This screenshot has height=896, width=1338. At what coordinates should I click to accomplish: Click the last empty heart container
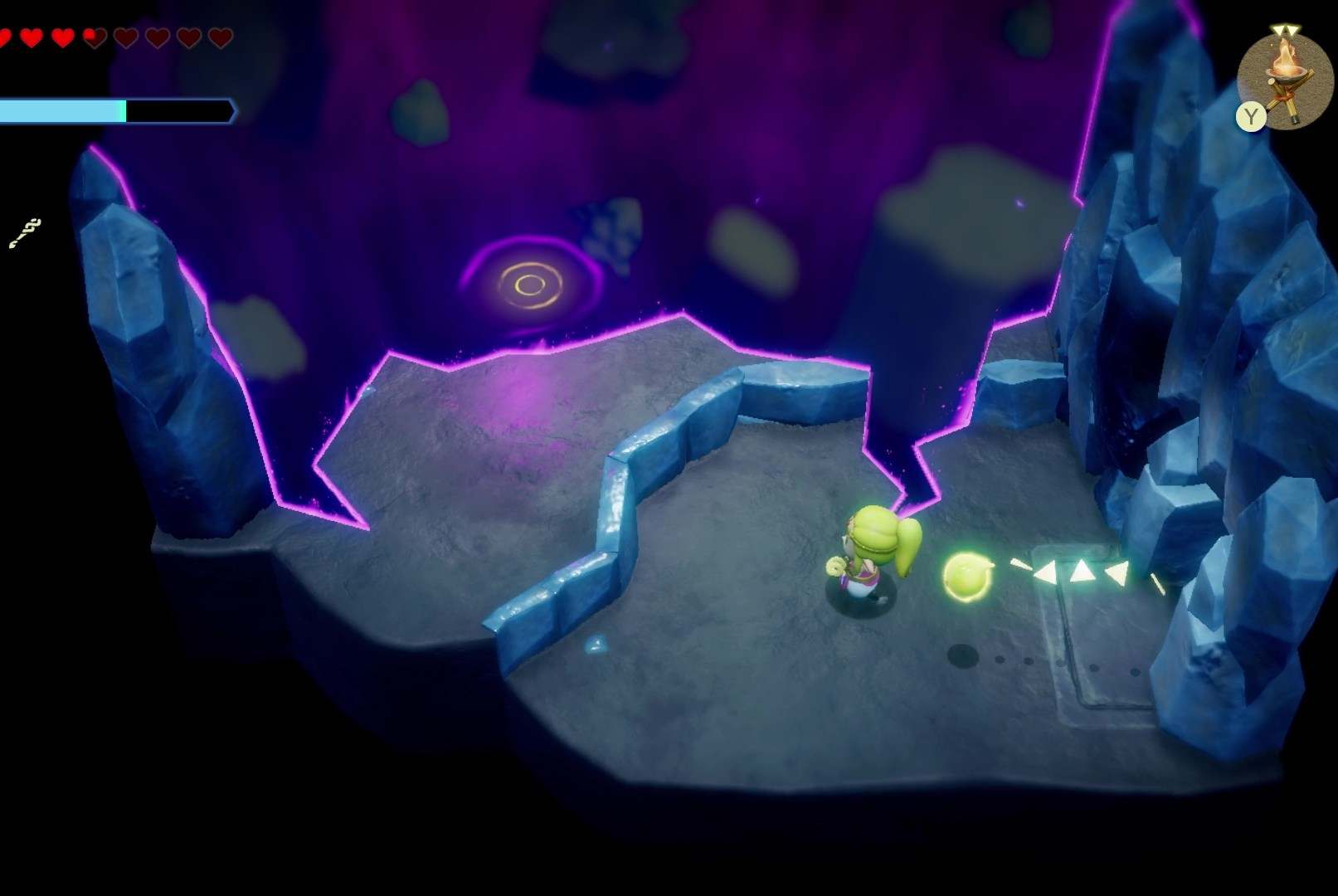tap(219, 37)
